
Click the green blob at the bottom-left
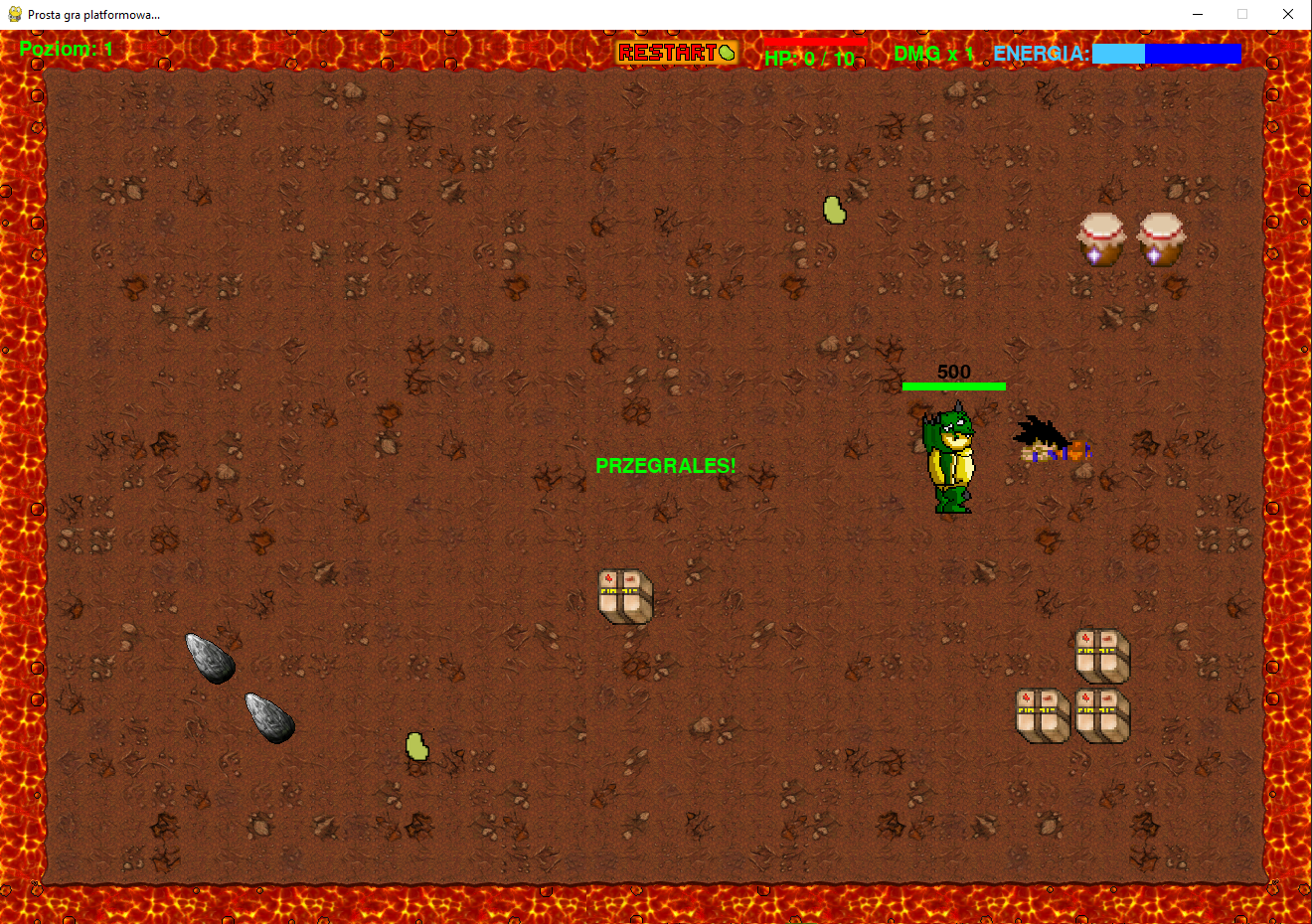tap(416, 748)
